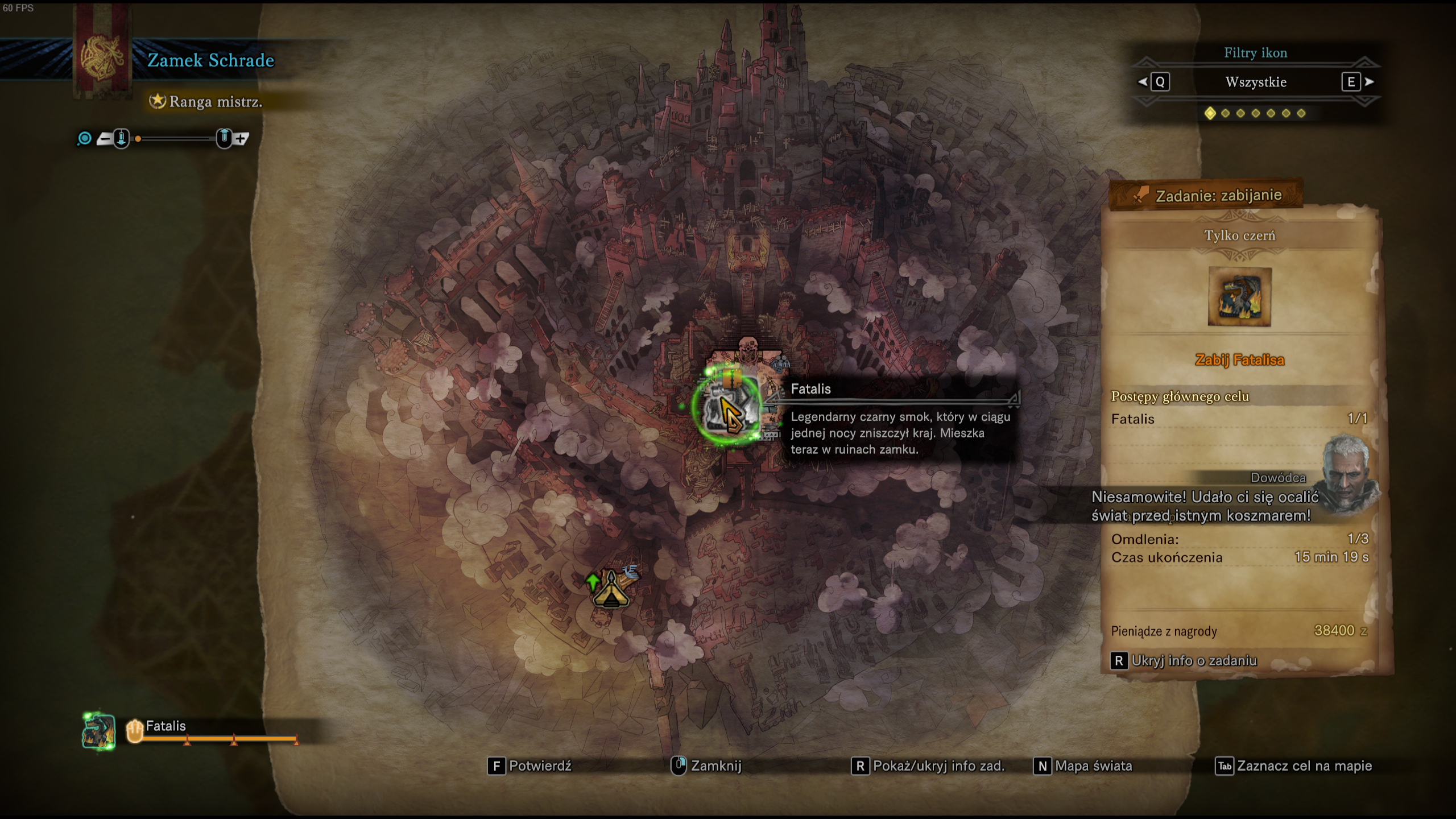Switch to the previous icon filter
The width and height of the screenshot is (1456, 819).
[x=1154, y=82]
